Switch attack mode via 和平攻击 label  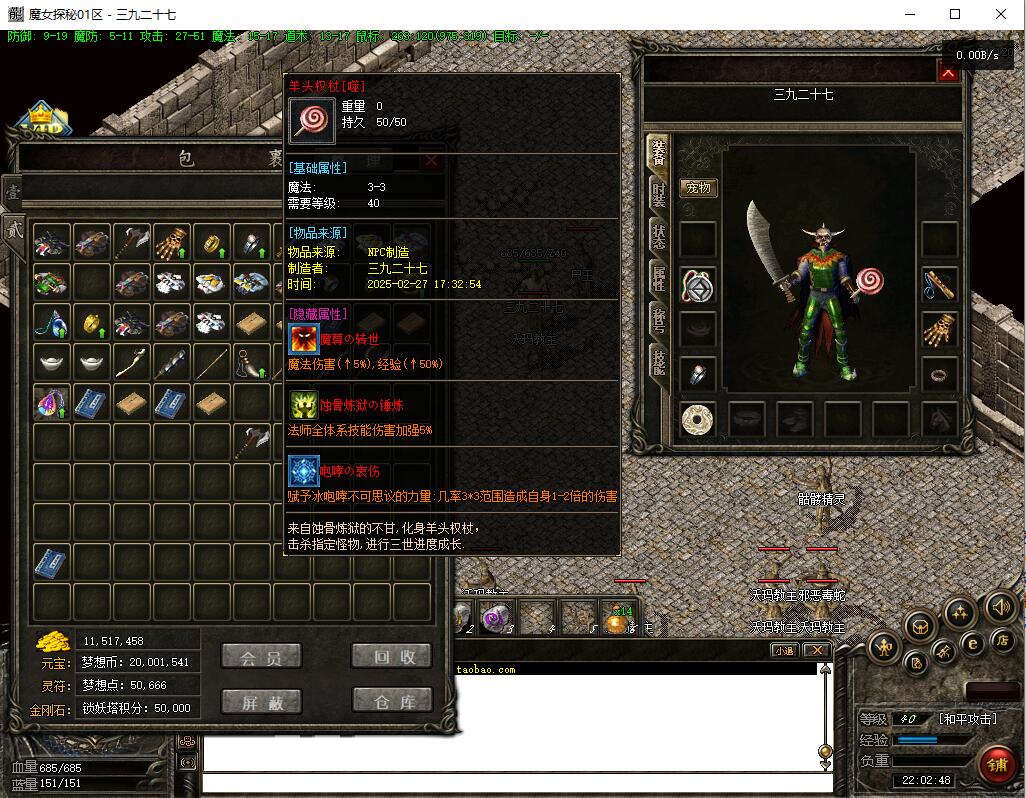[967, 718]
